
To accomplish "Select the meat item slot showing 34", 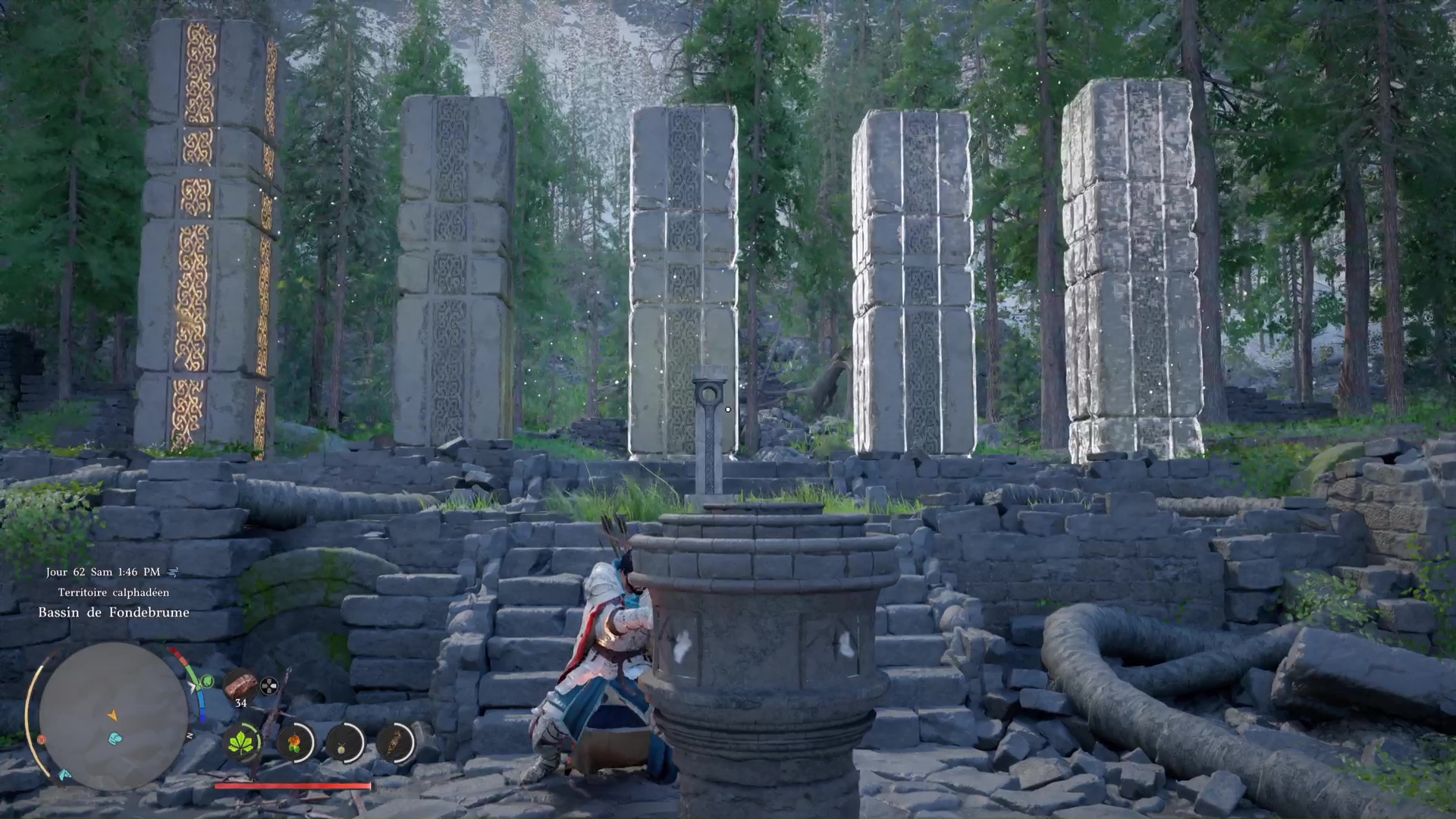I will click(241, 684).
